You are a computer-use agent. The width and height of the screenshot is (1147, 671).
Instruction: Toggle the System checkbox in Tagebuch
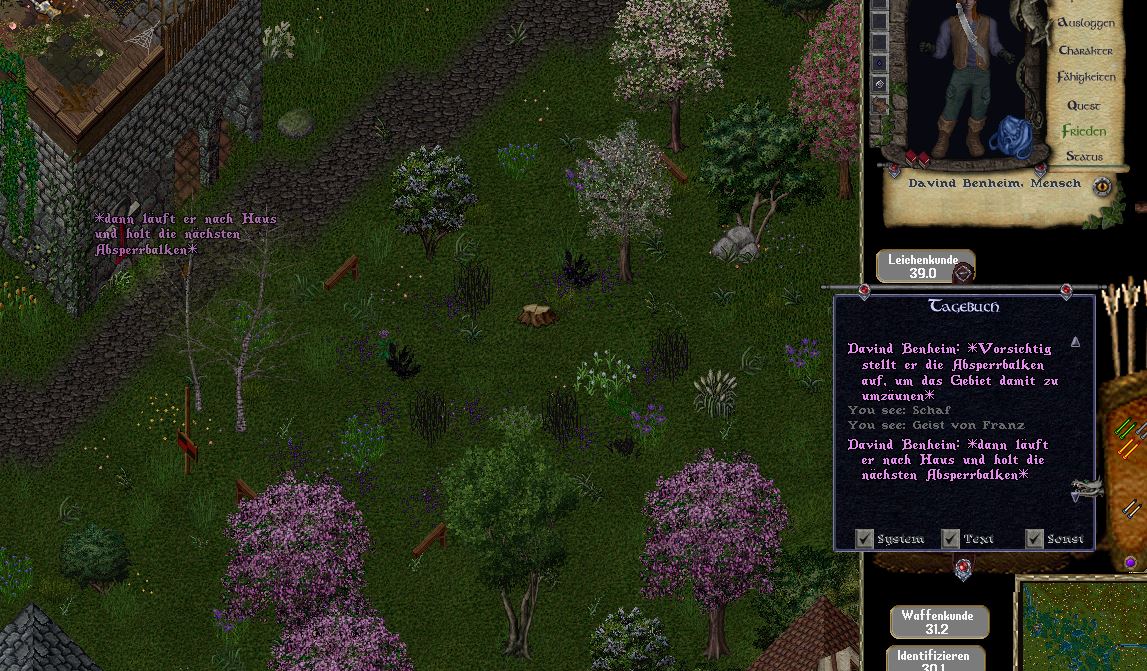pos(865,539)
